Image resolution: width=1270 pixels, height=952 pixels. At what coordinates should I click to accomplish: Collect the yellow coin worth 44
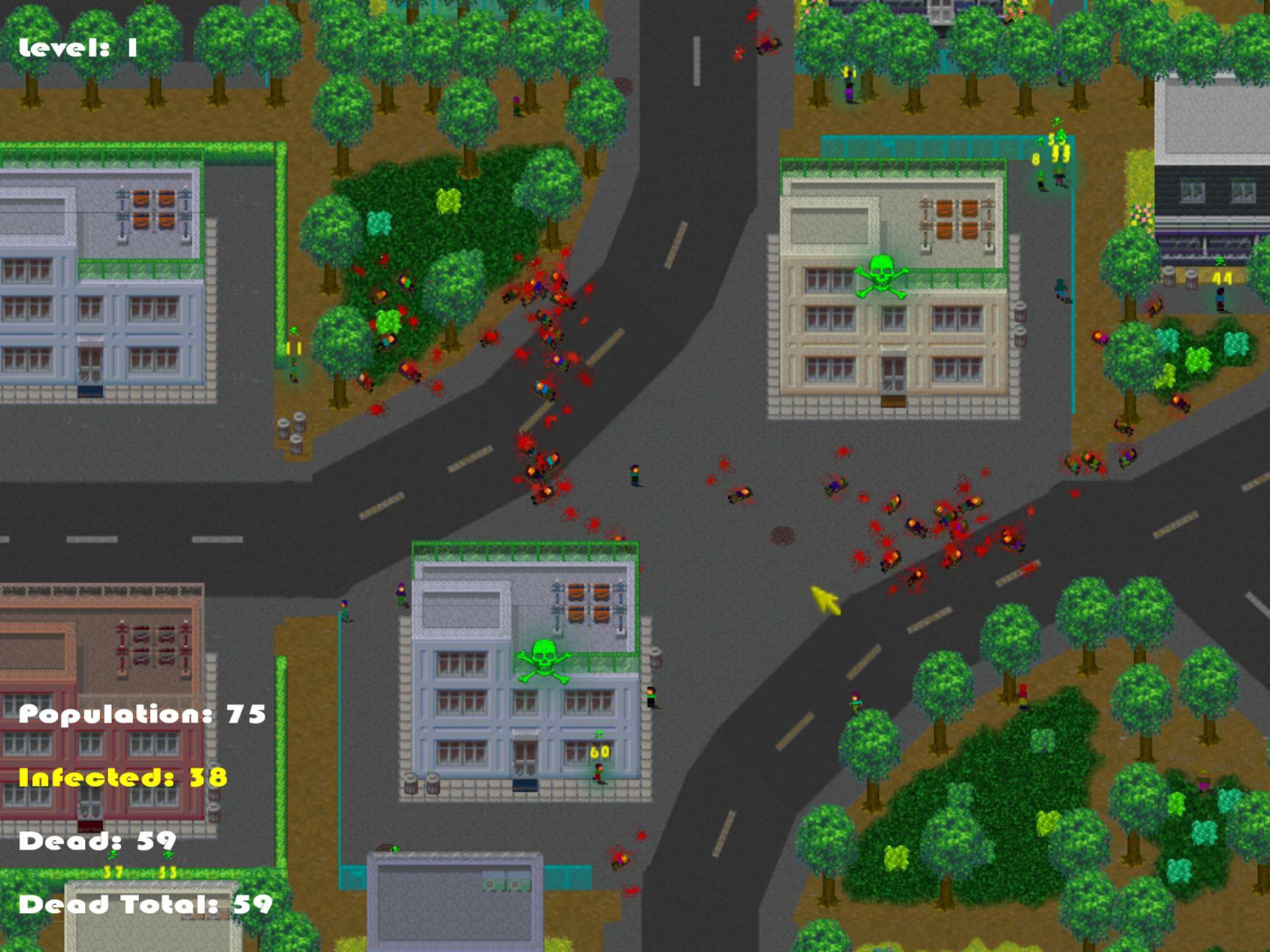pos(1222,279)
